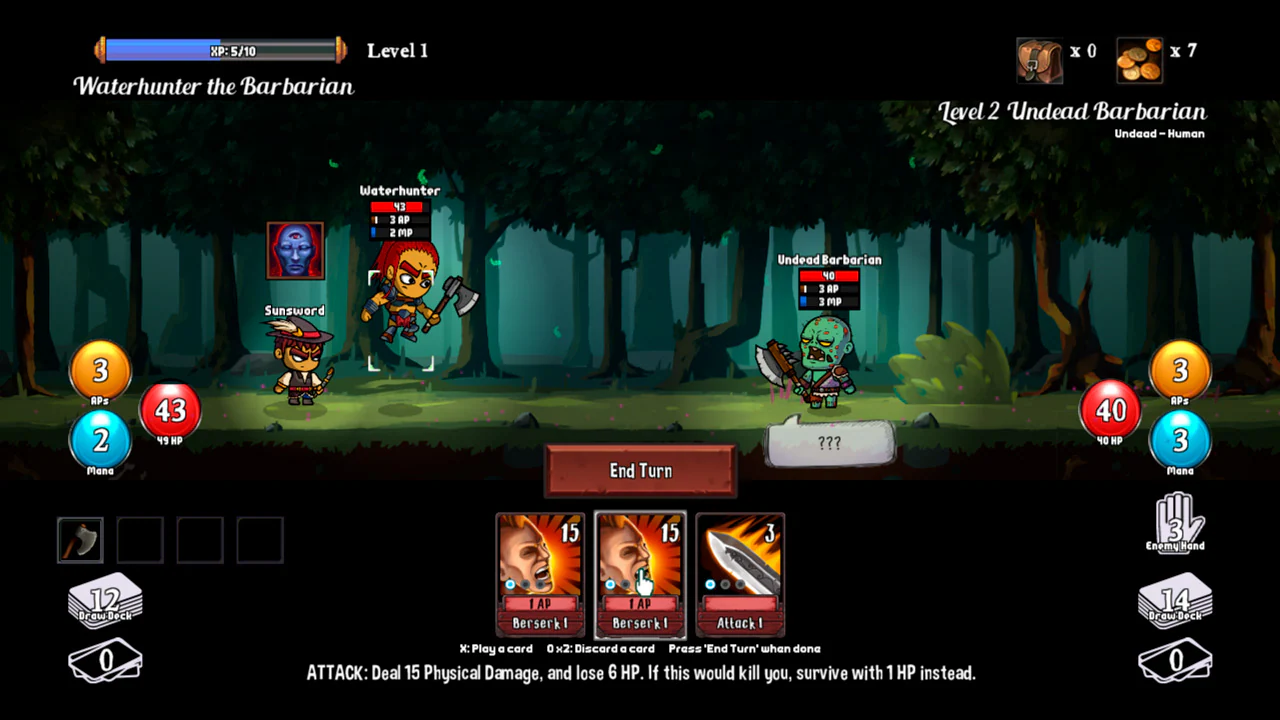Click the enemy discard pile showing 0
The width and height of the screenshot is (1280, 720).
(1175, 660)
